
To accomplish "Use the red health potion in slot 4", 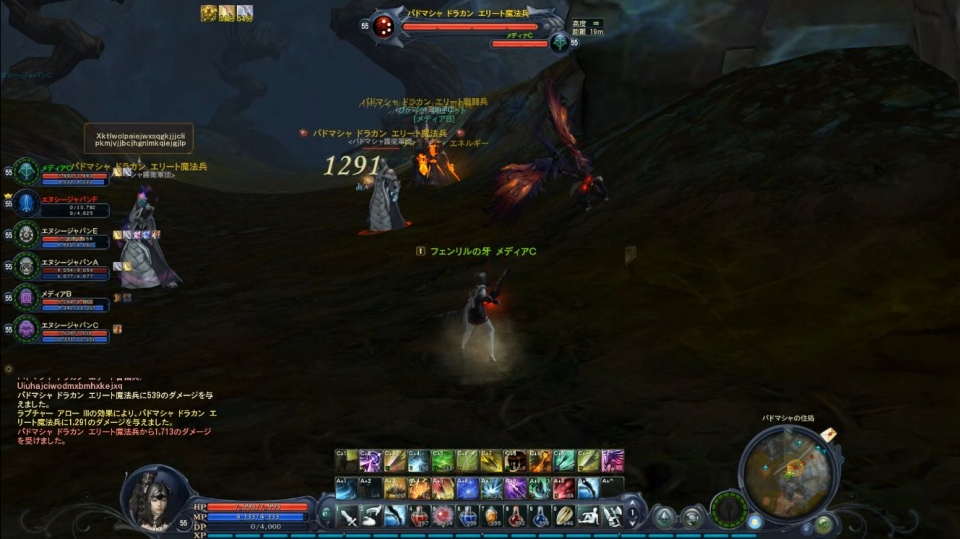I will (x=420, y=516).
